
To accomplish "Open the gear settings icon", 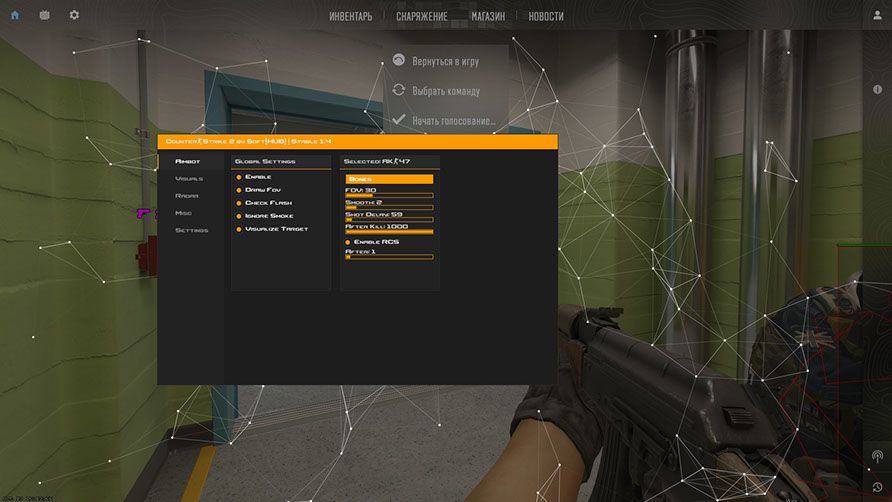I will point(74,15).
